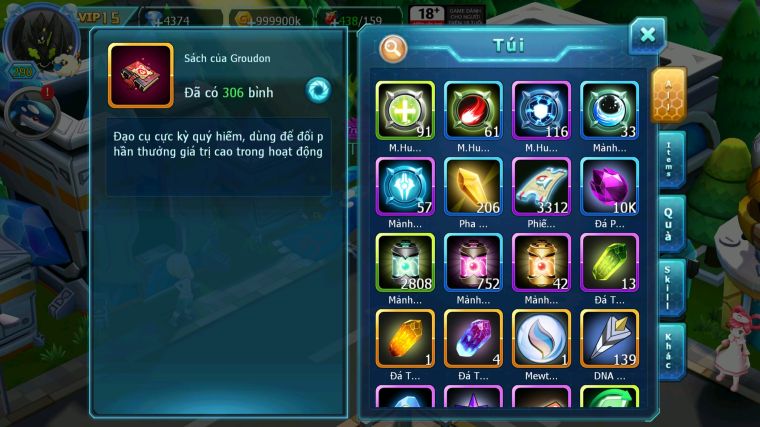
Task: Show the Khác tab
Action: pos(670,349)
